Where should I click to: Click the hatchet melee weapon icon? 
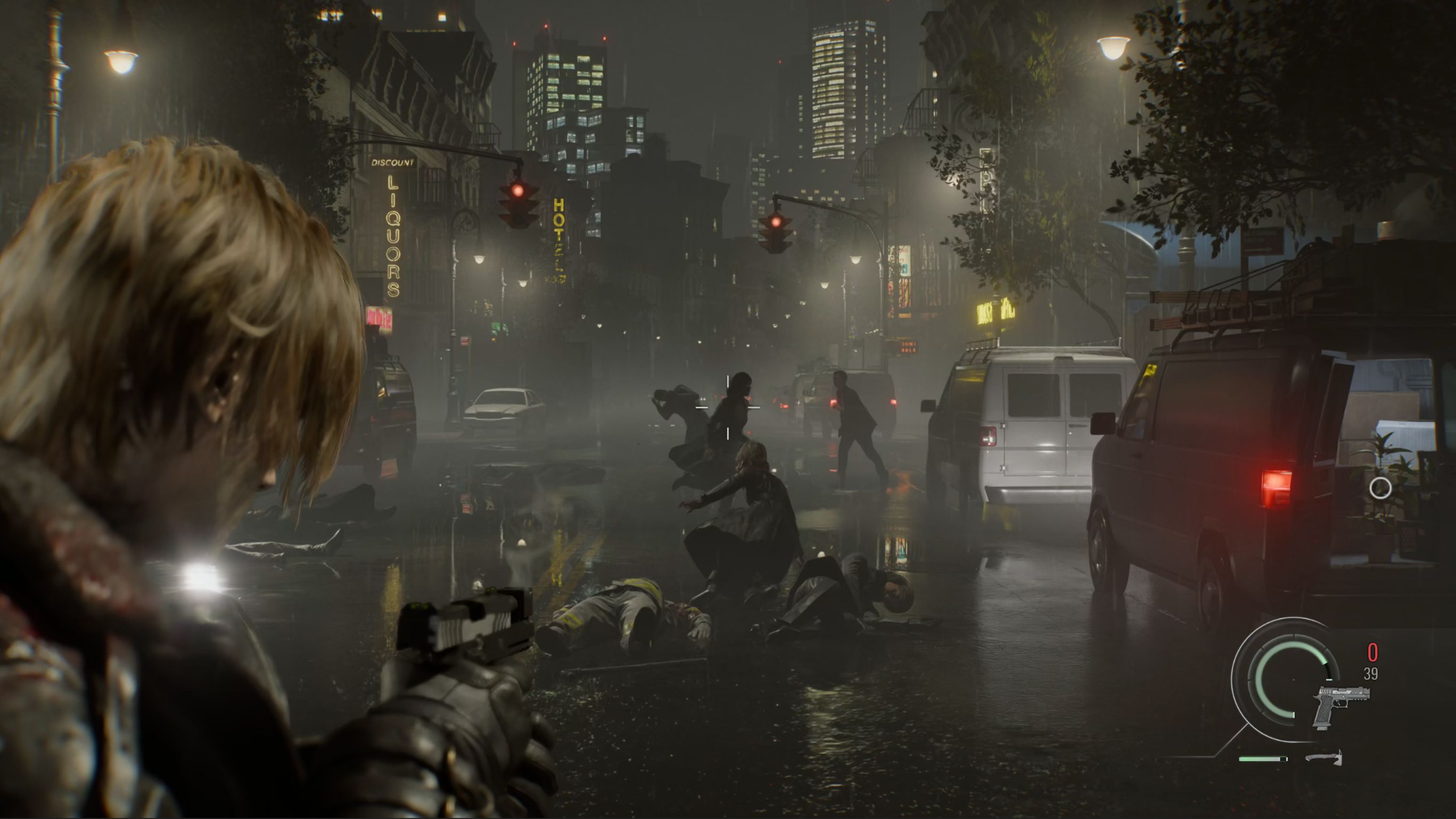point(1324,758)
